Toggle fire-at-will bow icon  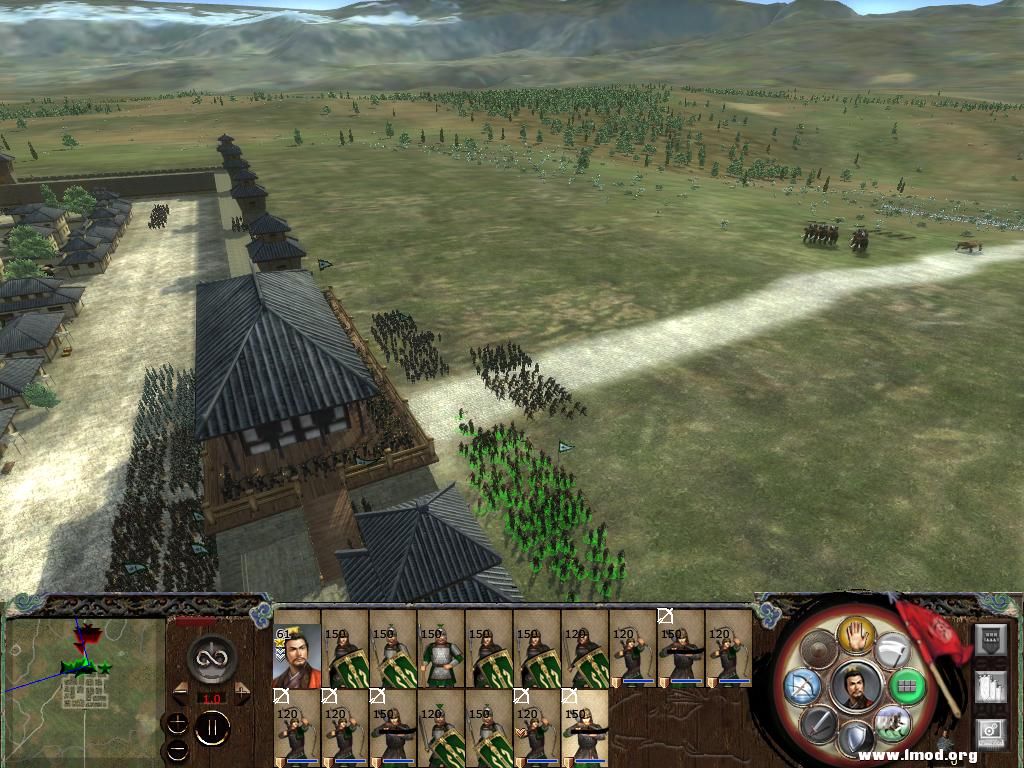click(x=802, y=685)
